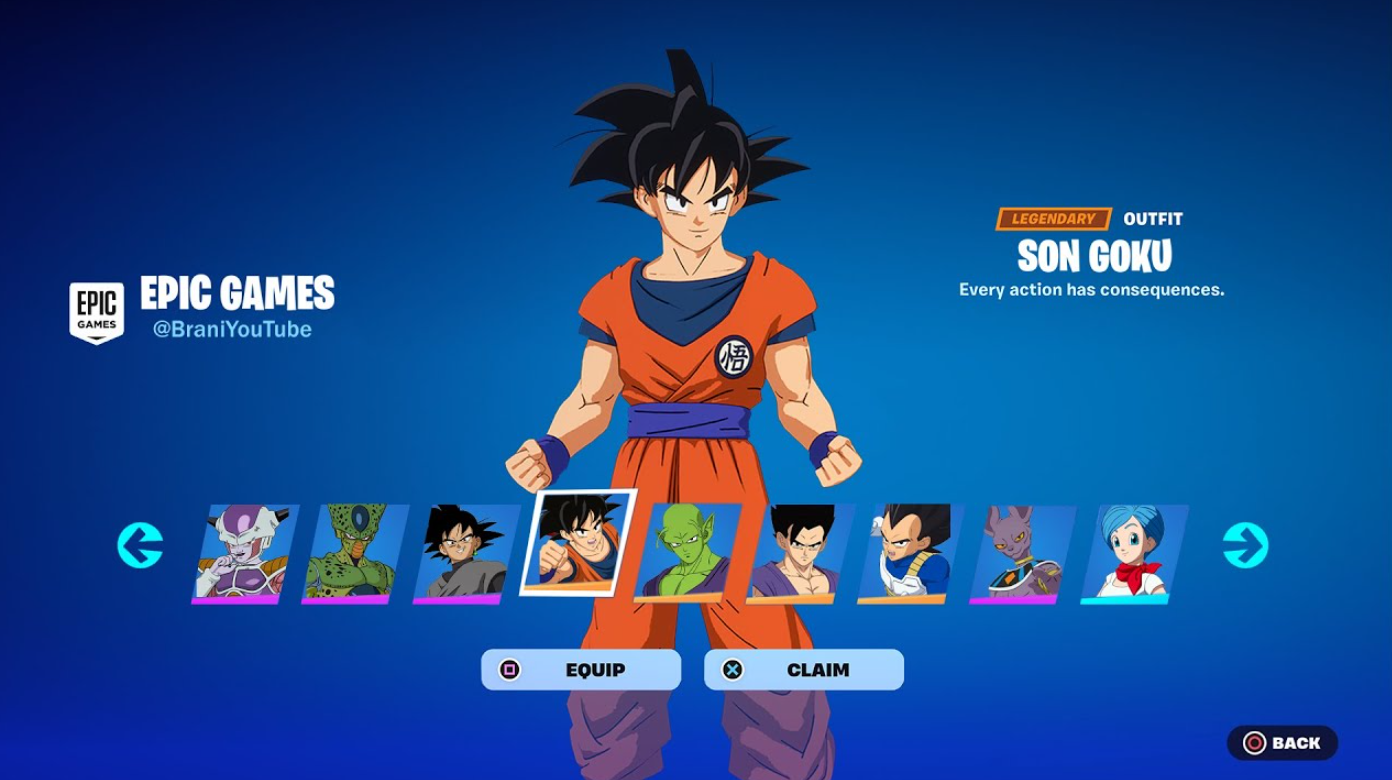This screenshot has width=1392, height=780.
Task: Click the PlayStation square button icon near Equip
Action: [511, 669]
